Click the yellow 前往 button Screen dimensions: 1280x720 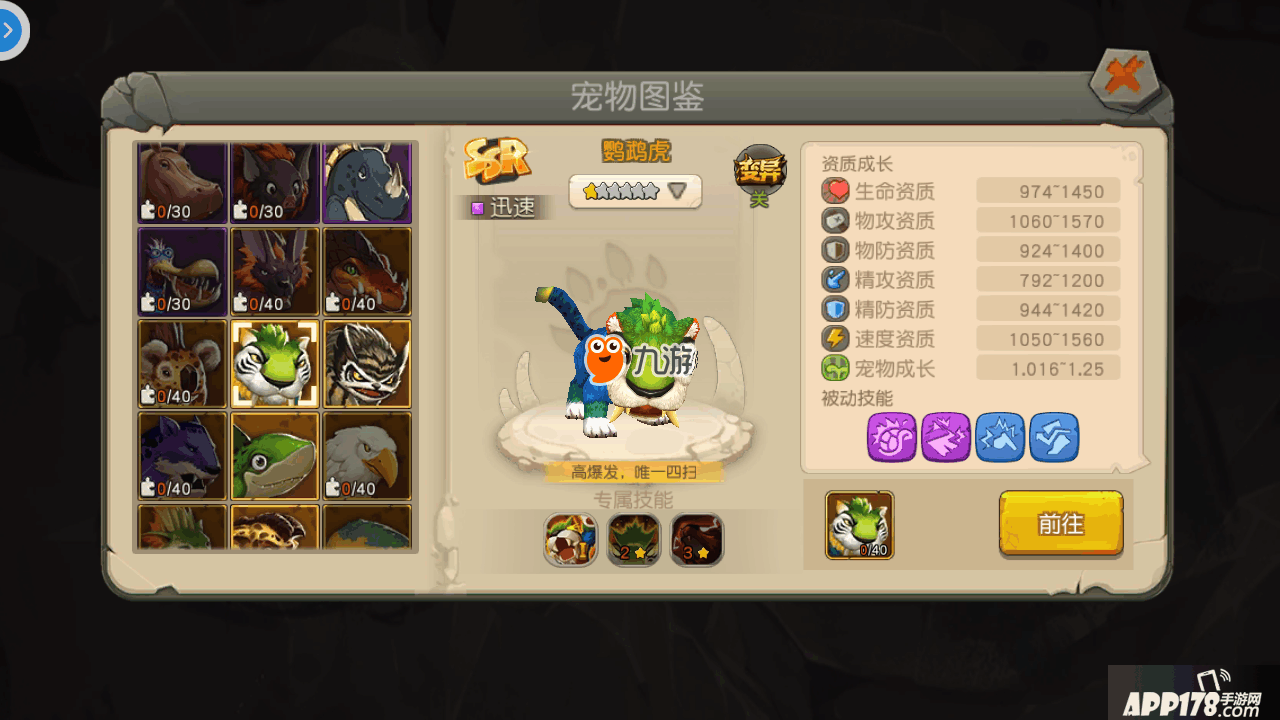click(1061, 523)
